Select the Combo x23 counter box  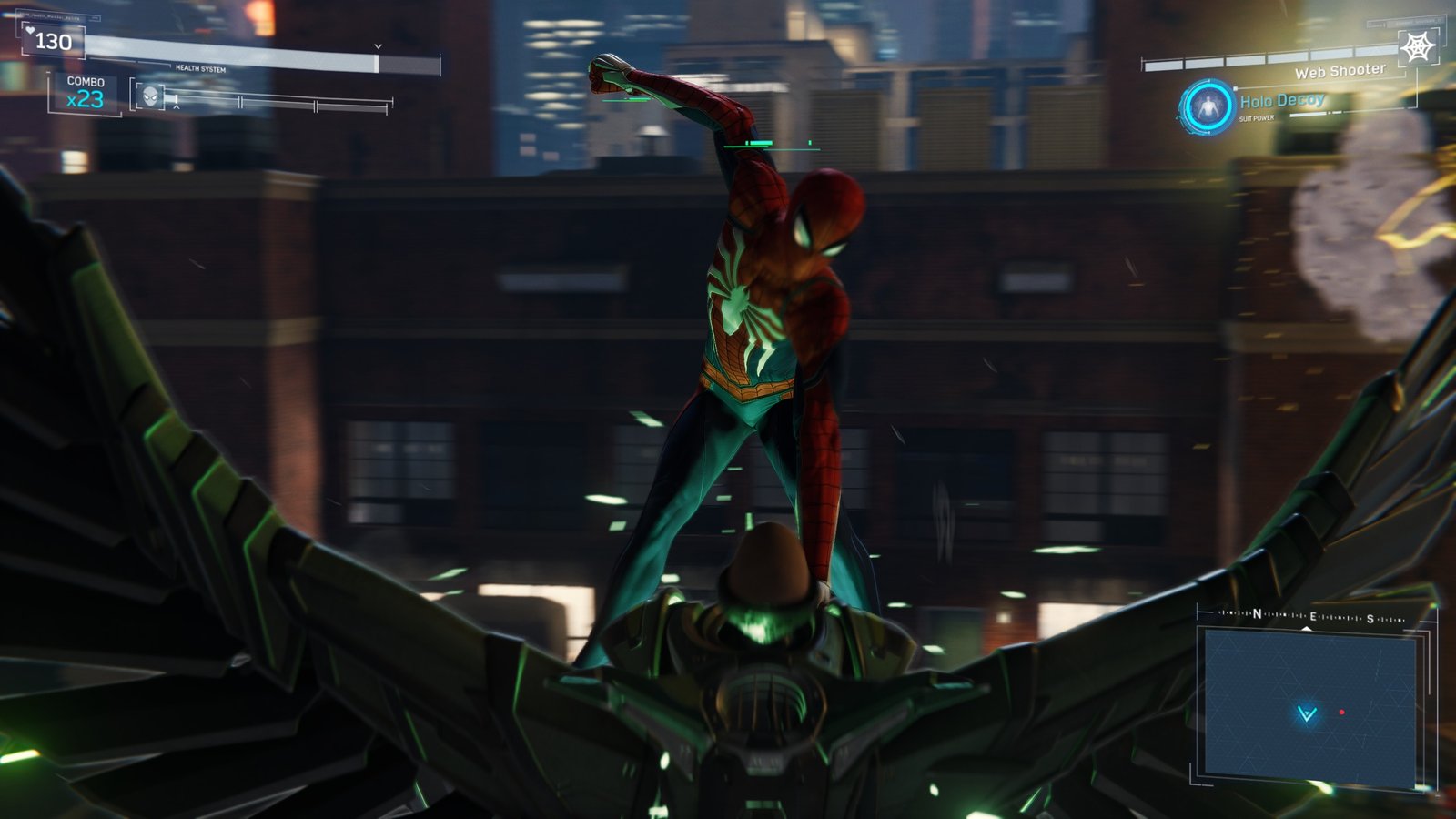tap(86, 89)
